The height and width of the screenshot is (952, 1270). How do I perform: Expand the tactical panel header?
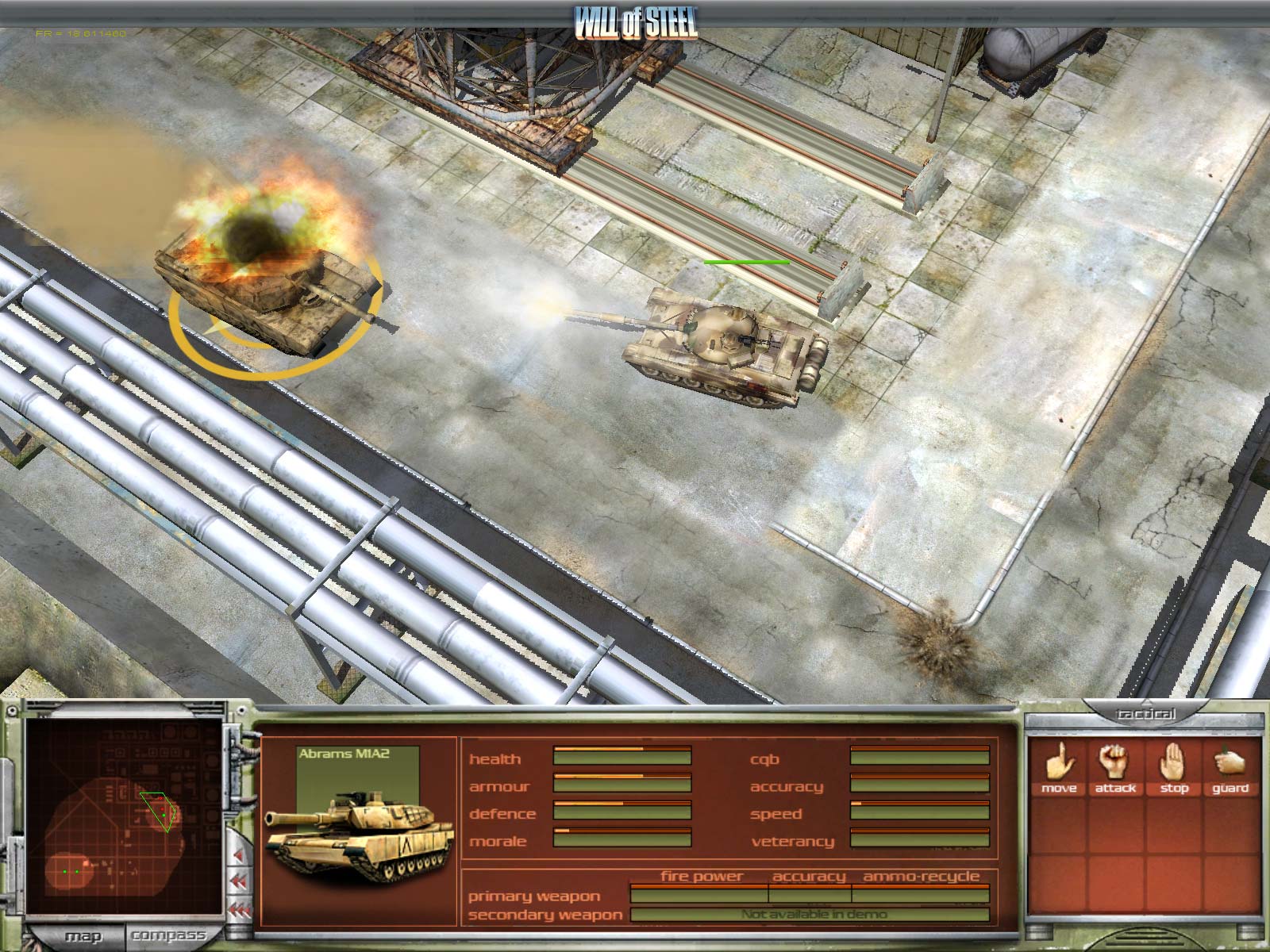(1145, 715)
